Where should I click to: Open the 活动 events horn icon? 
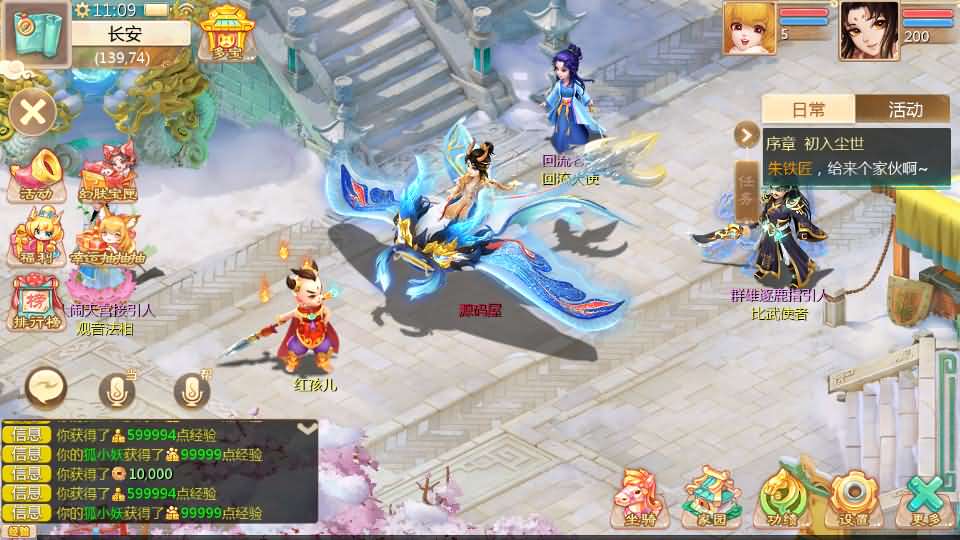[x=34, y=174]
